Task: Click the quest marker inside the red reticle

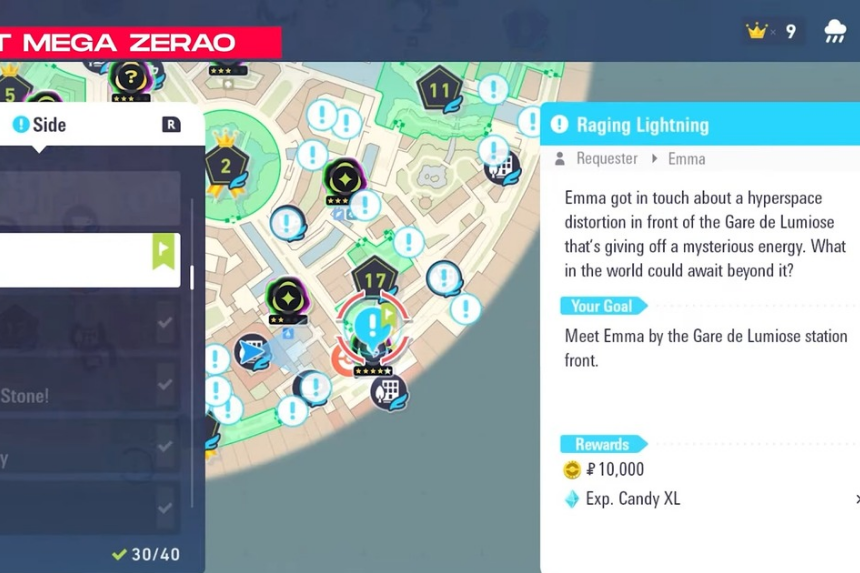Action: [x=372, y=324]
